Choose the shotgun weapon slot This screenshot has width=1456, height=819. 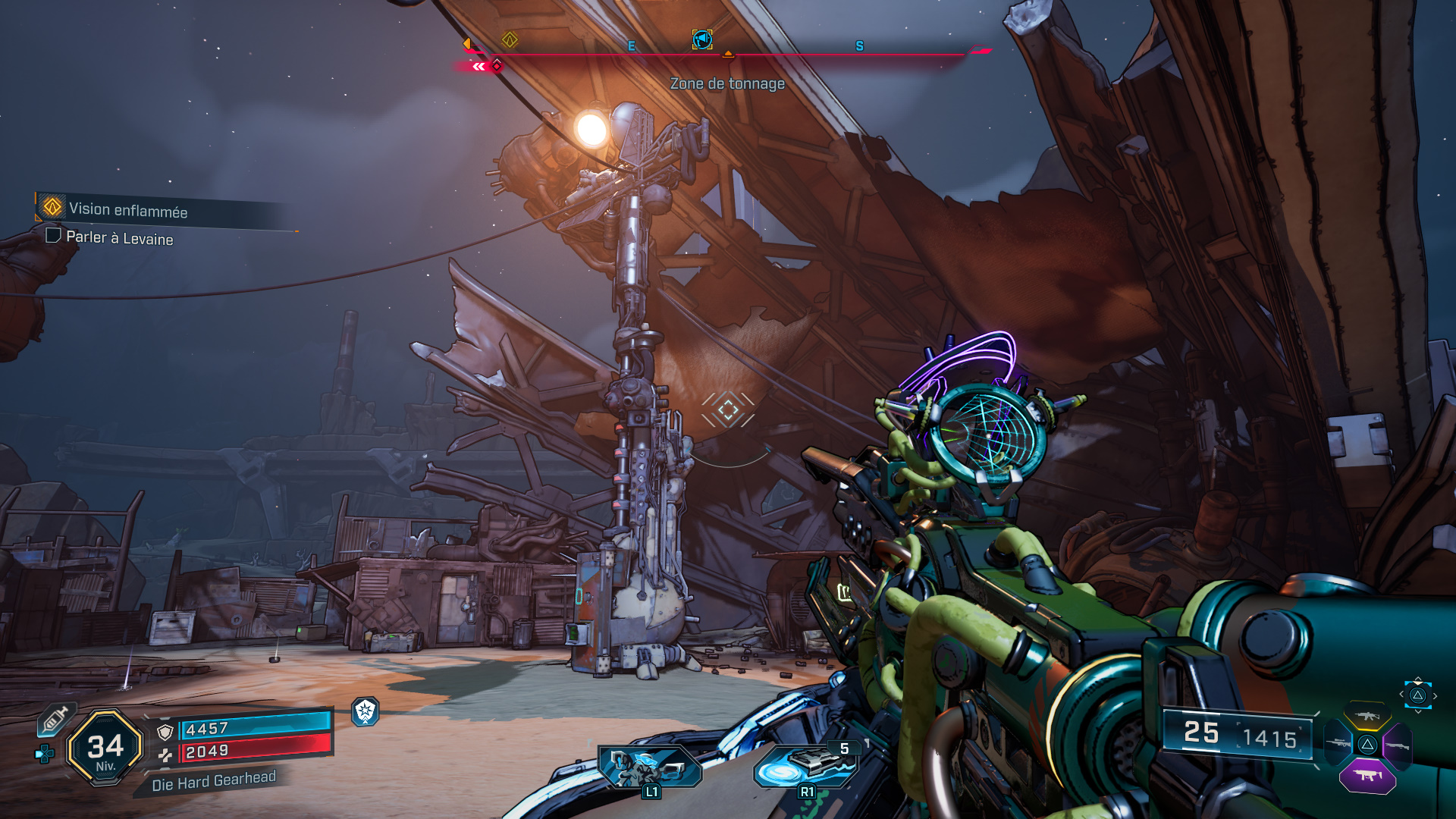tap(1396, 746)
